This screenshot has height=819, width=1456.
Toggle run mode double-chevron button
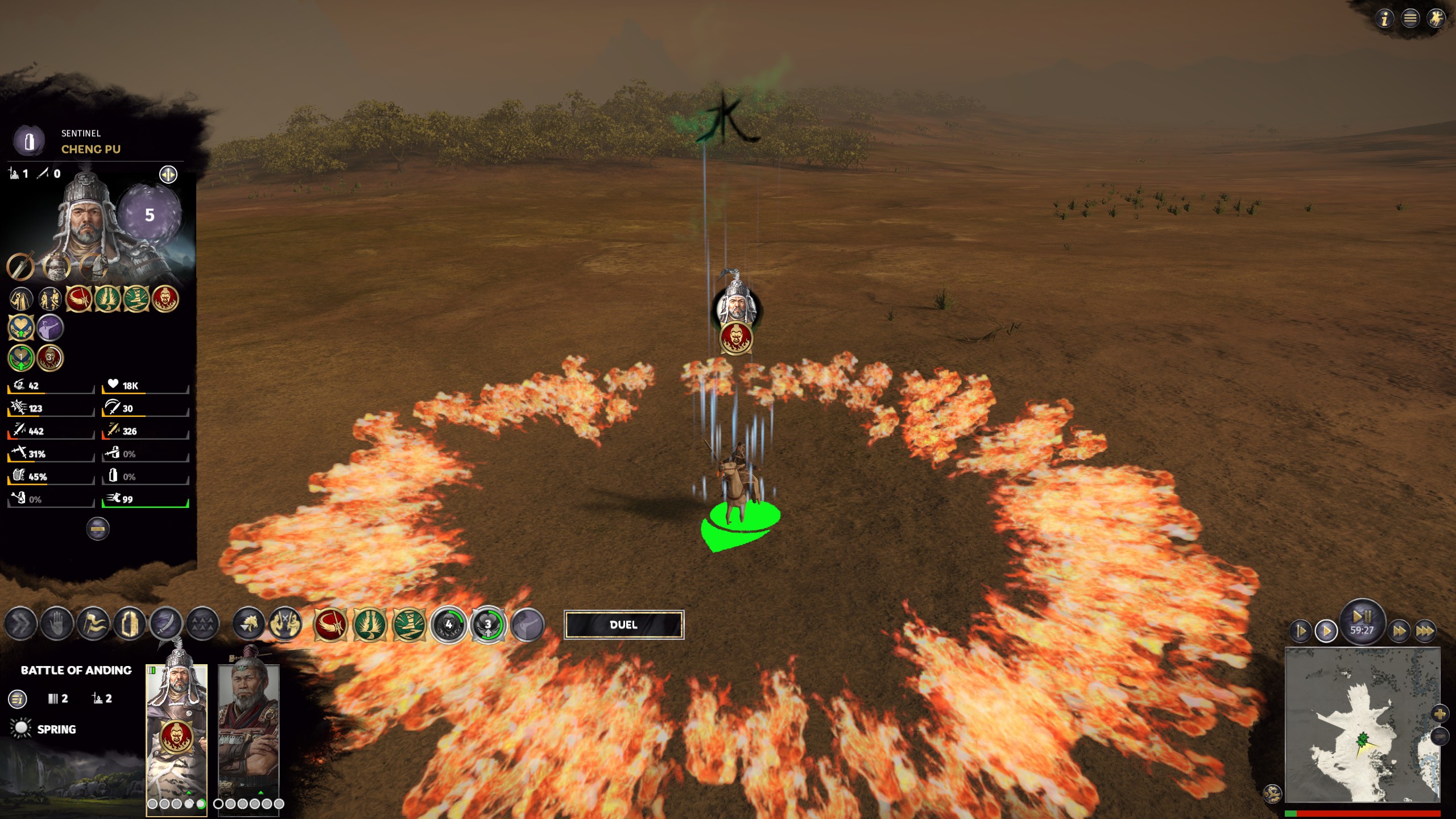tap(20, 624)
